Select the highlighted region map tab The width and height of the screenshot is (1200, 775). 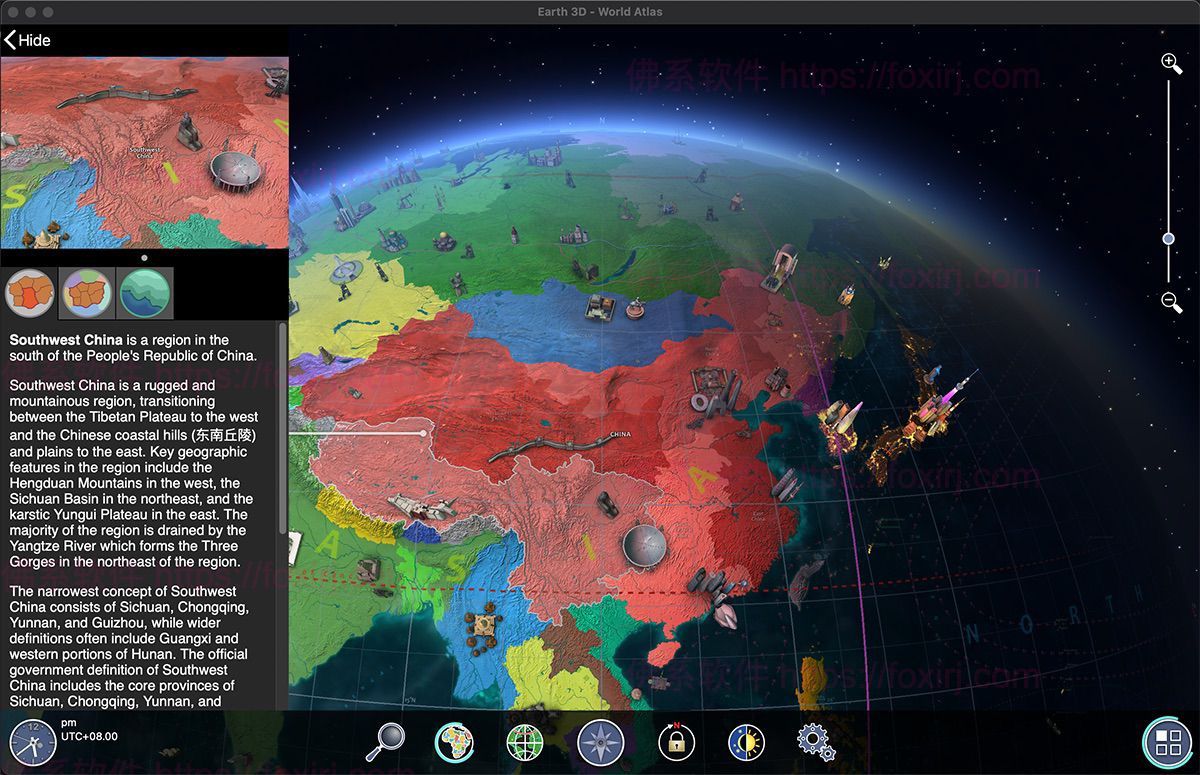tap(30, 293)
